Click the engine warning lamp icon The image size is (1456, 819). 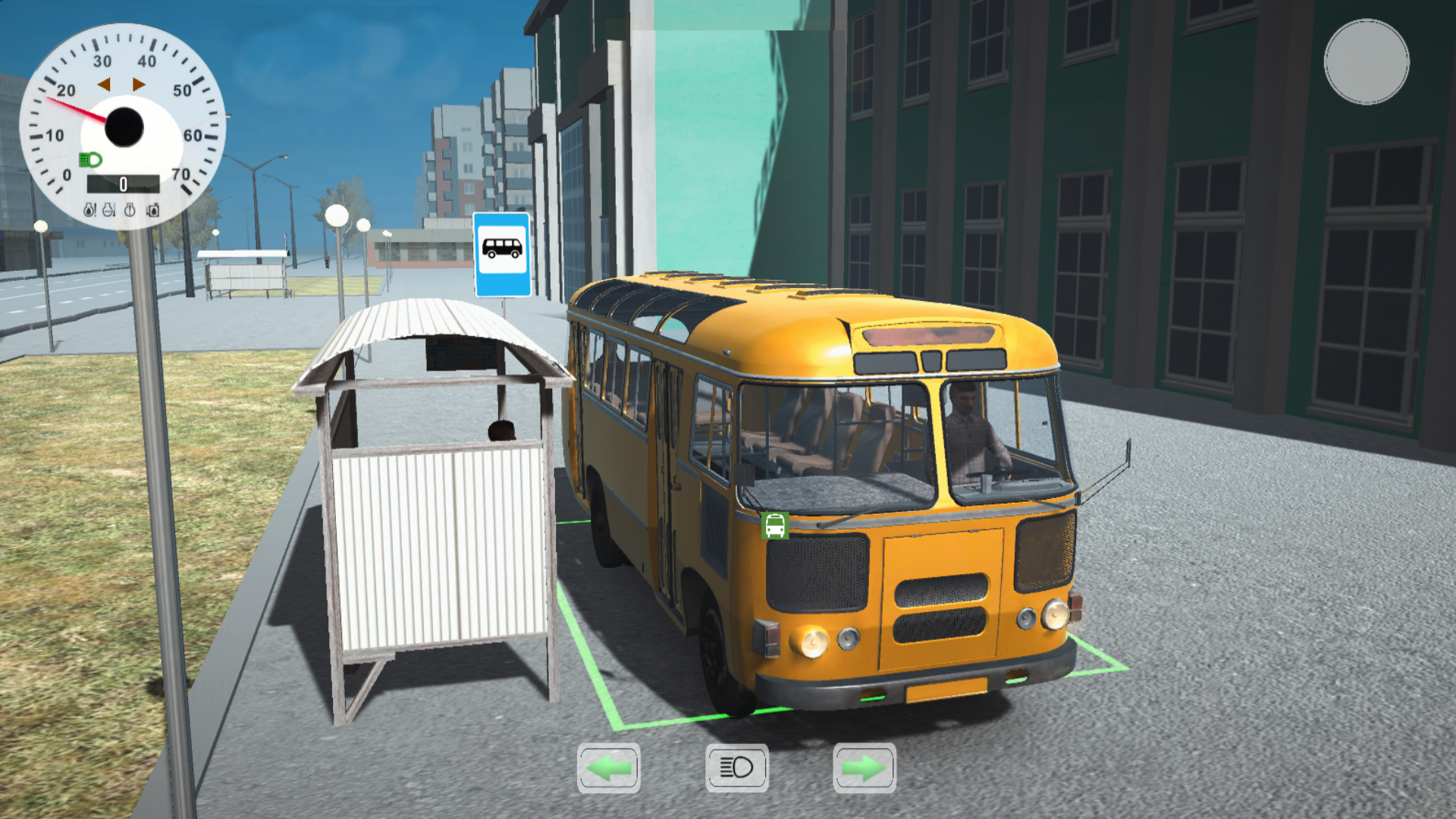(130, 211)
